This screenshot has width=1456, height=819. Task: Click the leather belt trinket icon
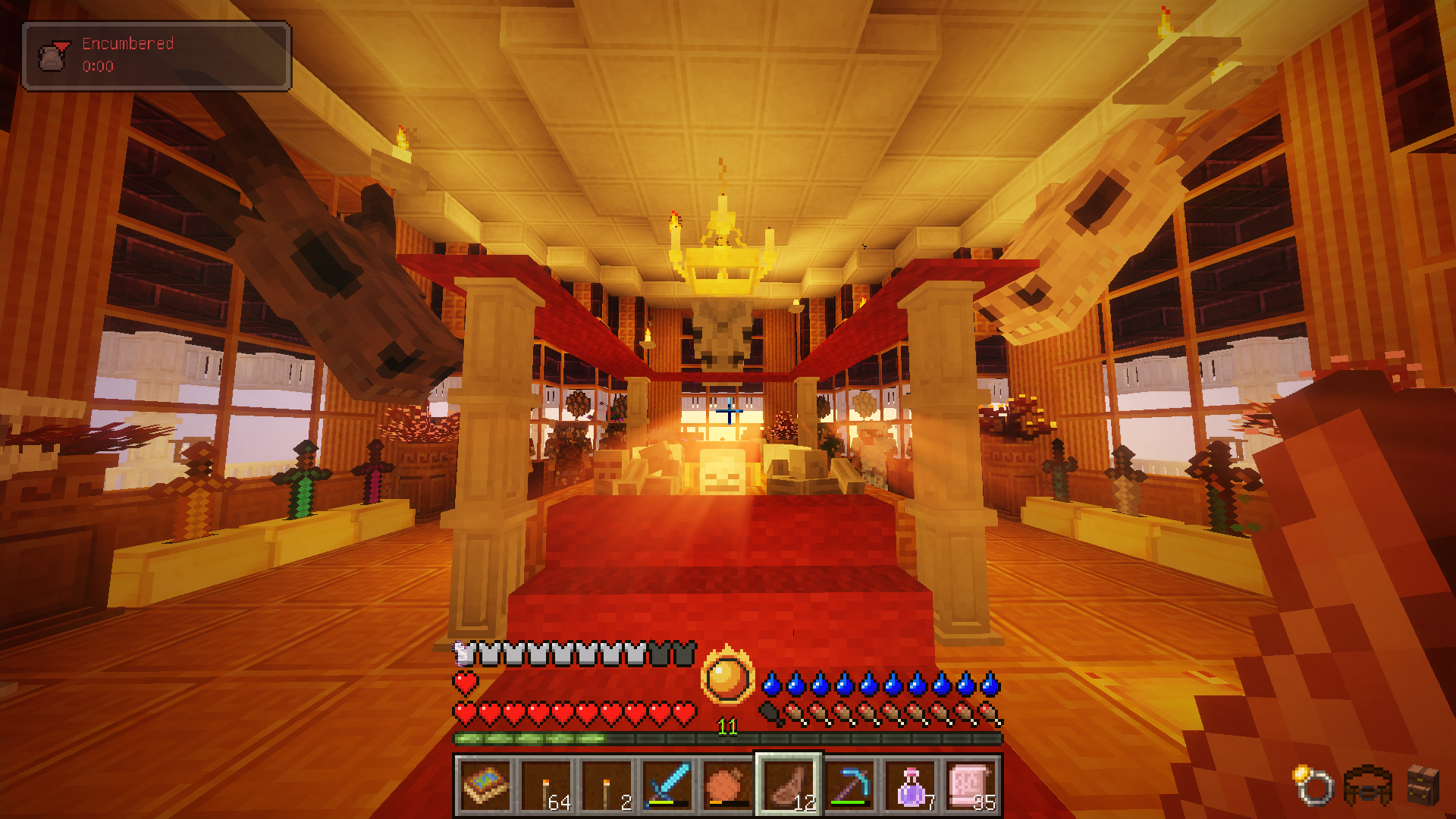[x=1367, y=786]
